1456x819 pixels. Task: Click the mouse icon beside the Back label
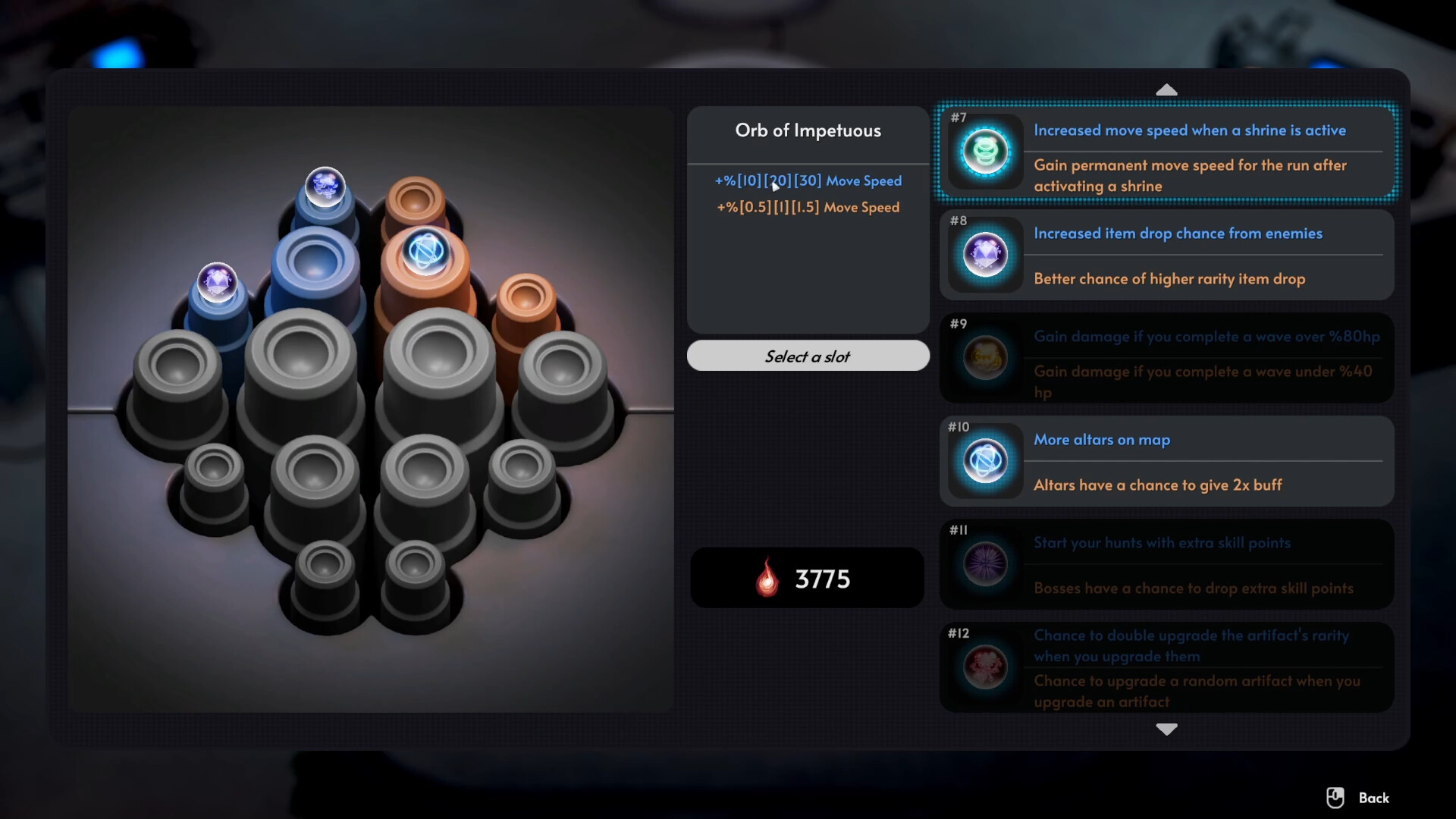[1335, 798]
